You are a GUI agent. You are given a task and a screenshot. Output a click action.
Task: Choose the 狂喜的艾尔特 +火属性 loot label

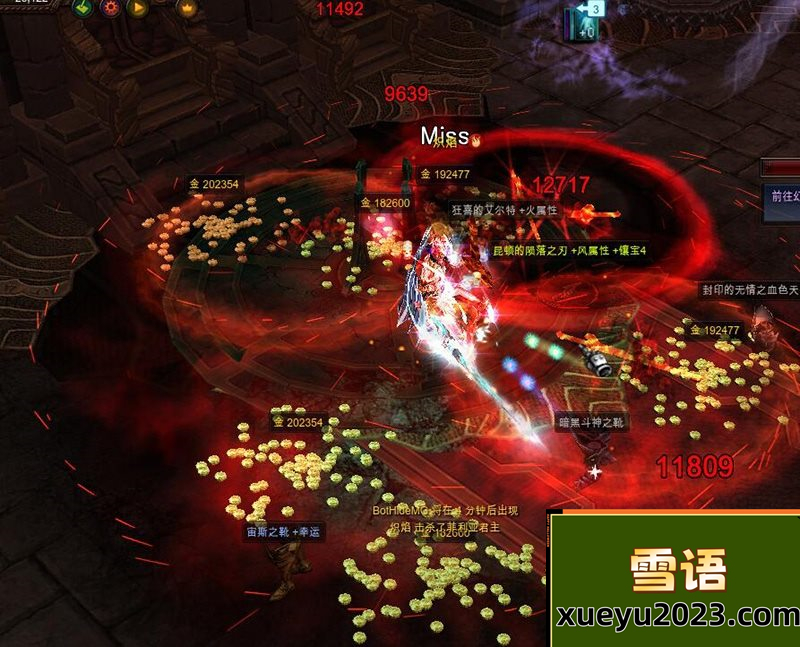click(504, 210)
